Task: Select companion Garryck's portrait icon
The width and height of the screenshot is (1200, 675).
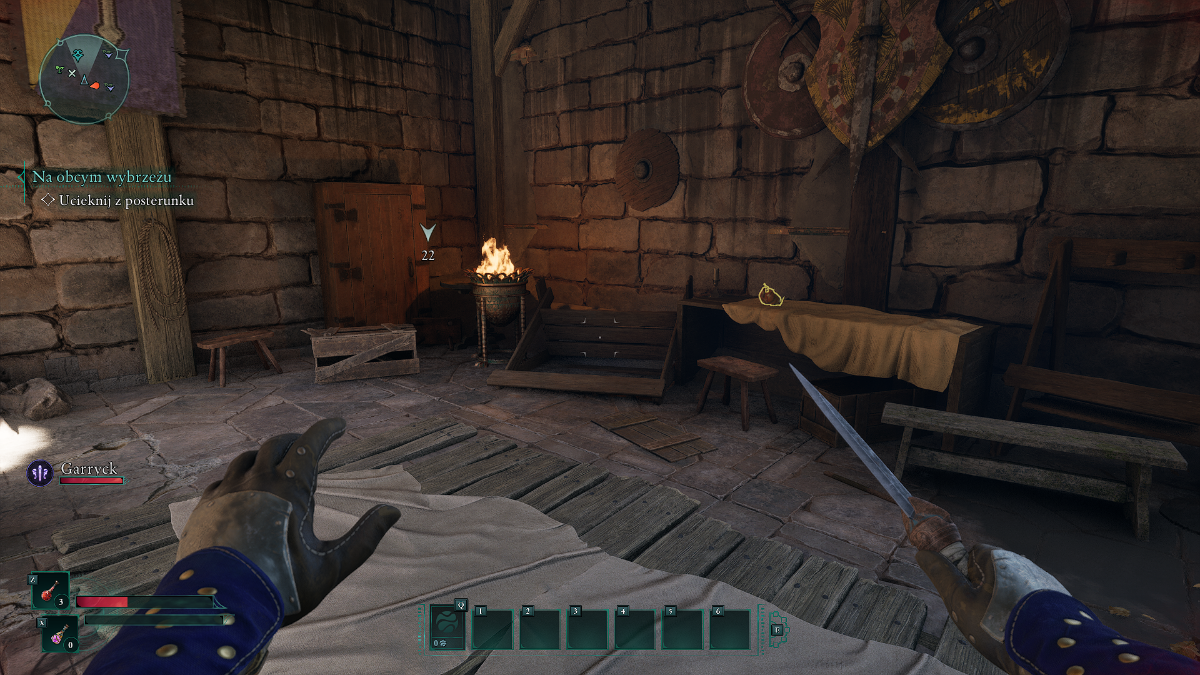Action: click(41, 473)
